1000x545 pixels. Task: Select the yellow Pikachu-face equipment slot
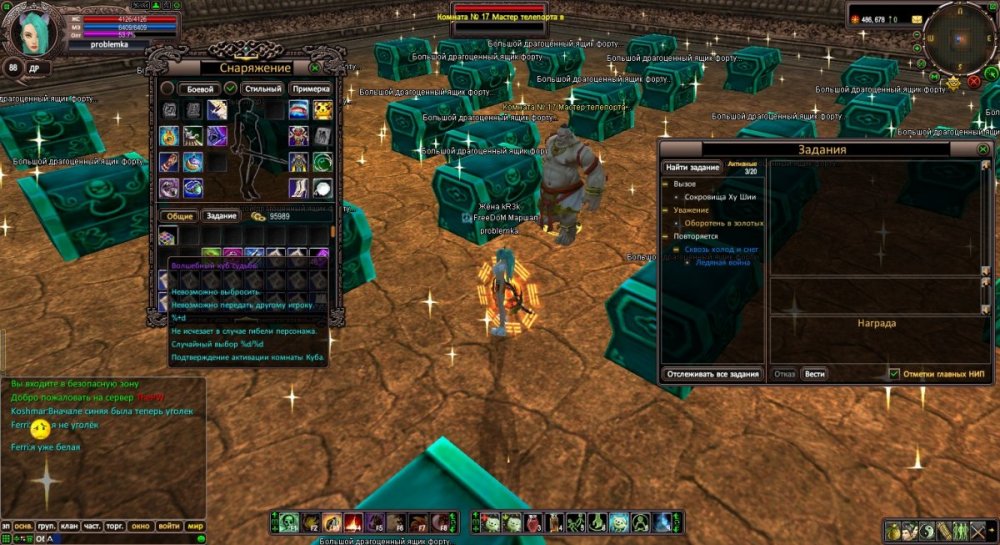coord(324,110)
